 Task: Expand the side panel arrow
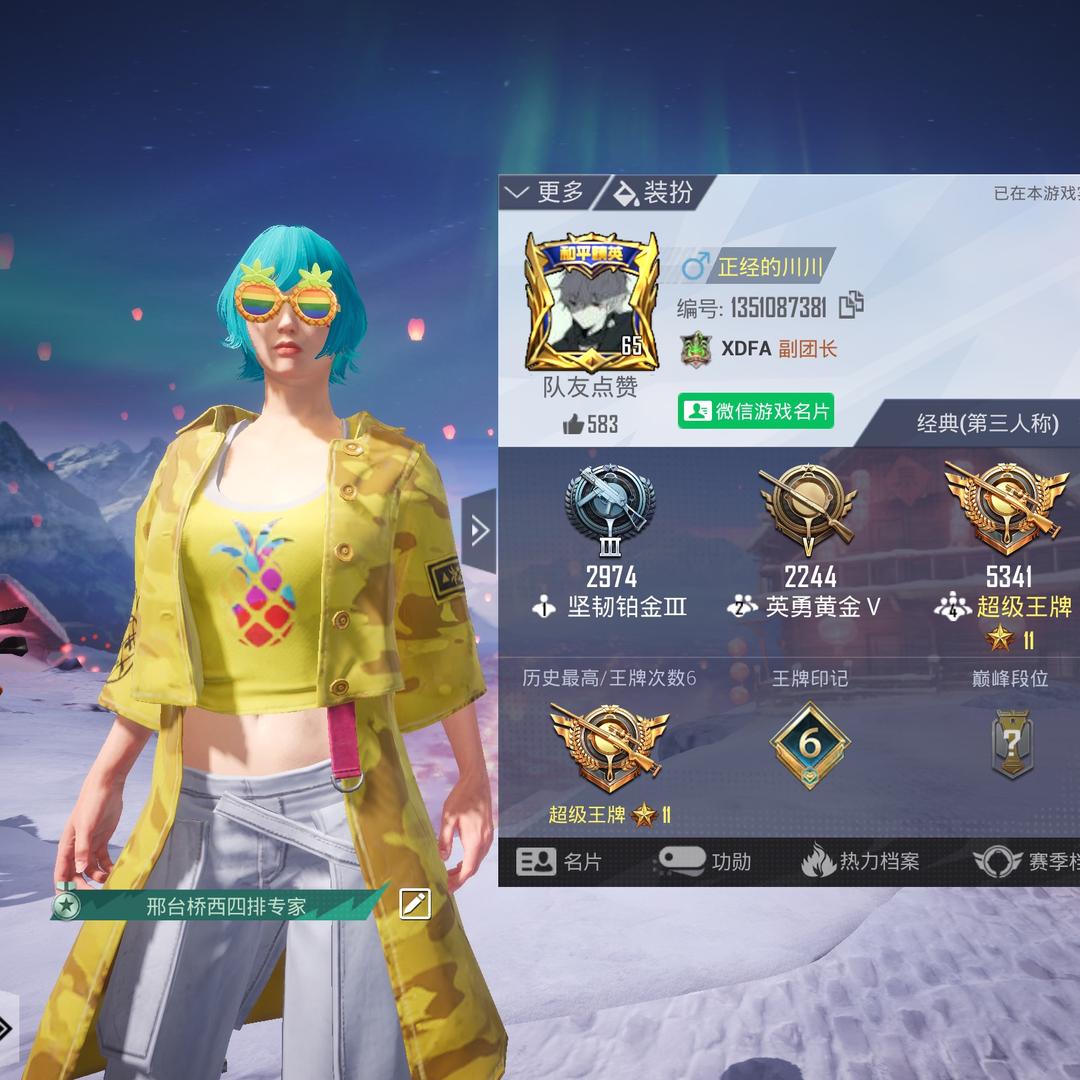(479, 531)
